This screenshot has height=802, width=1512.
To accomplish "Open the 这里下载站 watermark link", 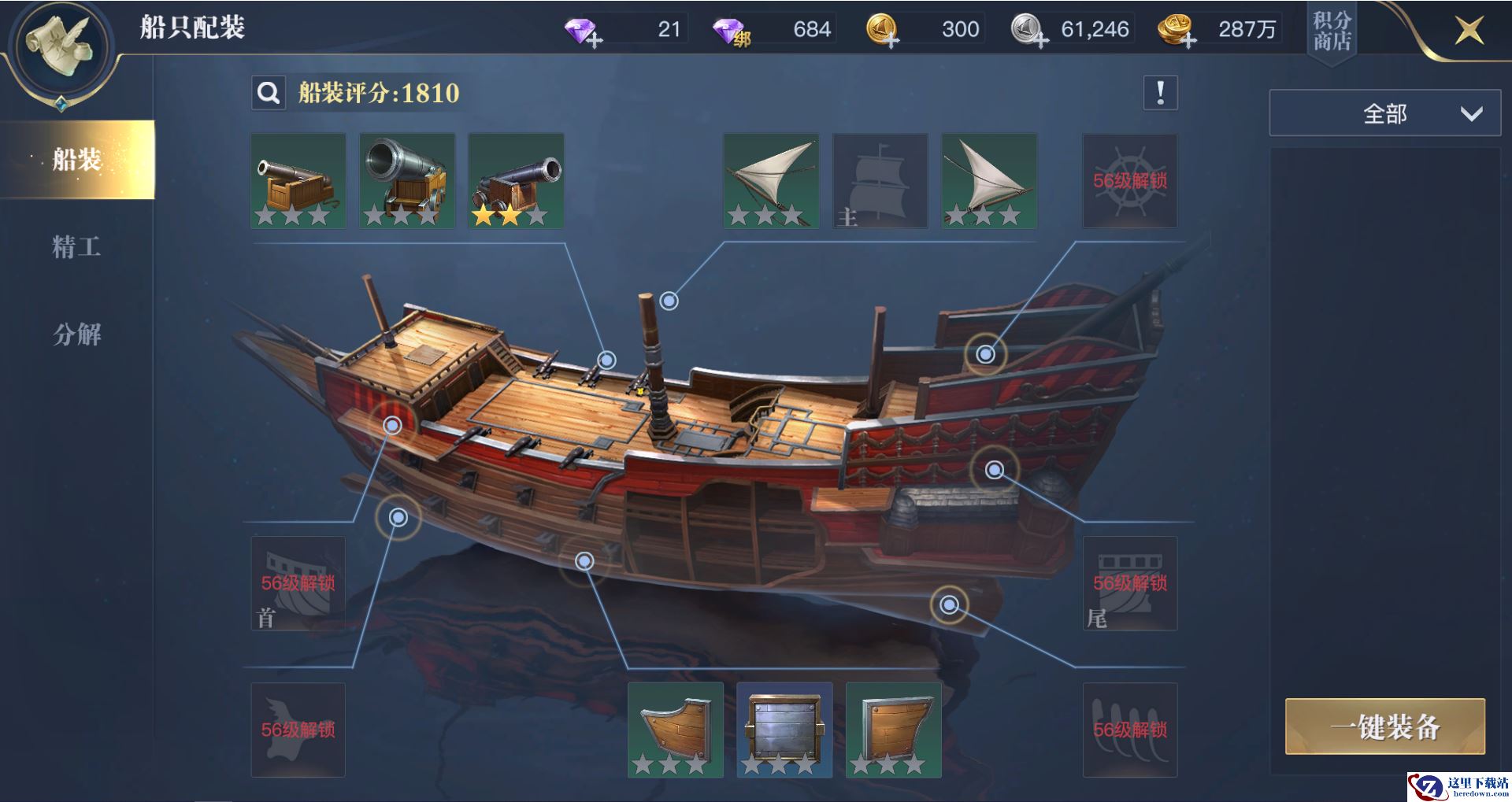I will pos(1459,786).
